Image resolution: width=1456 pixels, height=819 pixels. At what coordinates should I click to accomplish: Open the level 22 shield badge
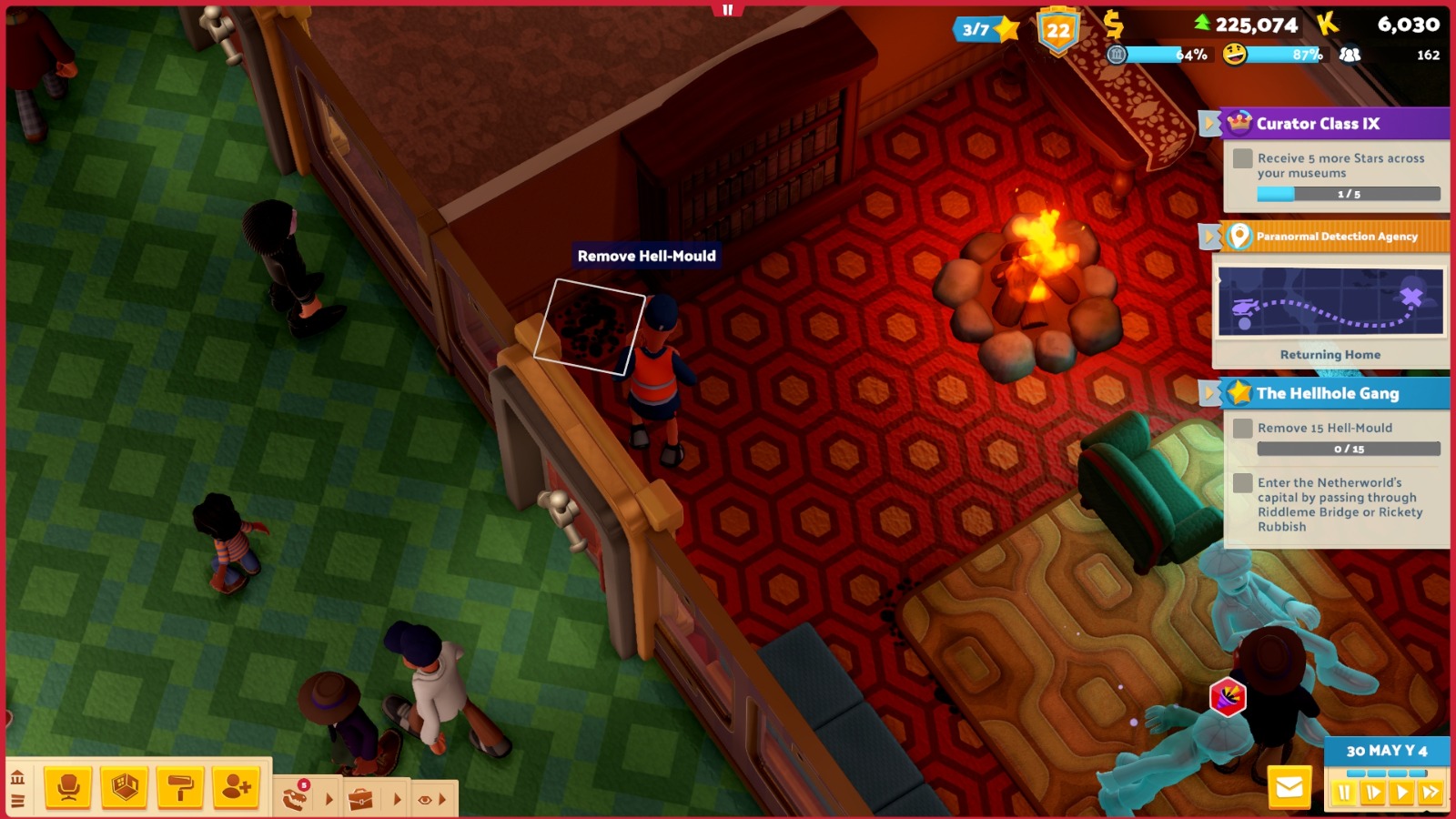pos(1057,31)
